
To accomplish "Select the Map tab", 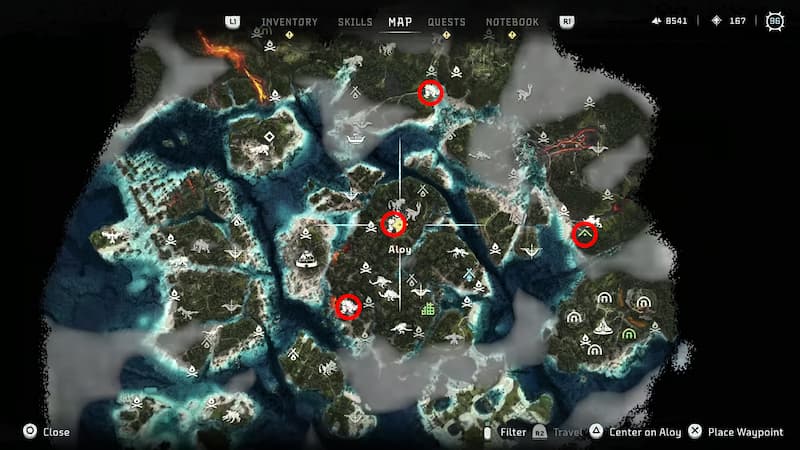I will [x=400, y=22].
